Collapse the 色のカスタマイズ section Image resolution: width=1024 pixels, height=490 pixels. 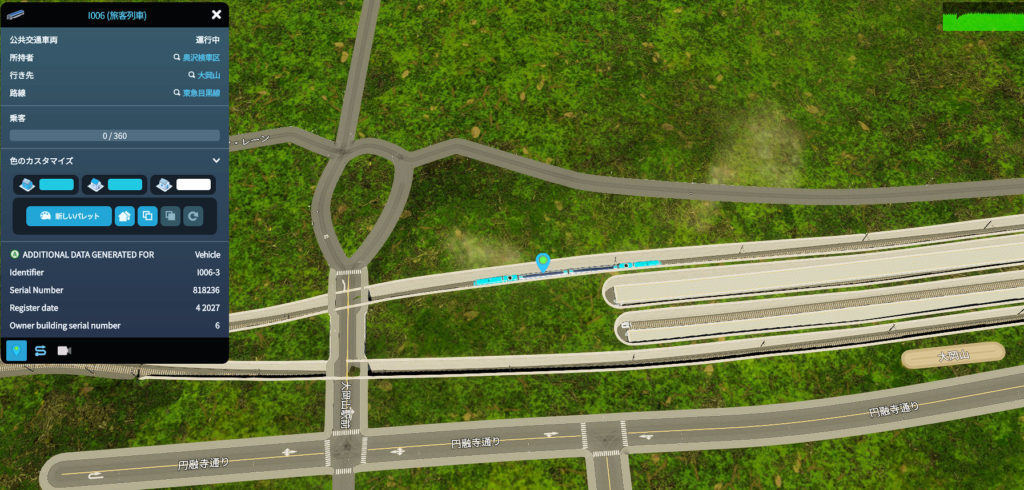pyautogui.click(x=216, y=160)
